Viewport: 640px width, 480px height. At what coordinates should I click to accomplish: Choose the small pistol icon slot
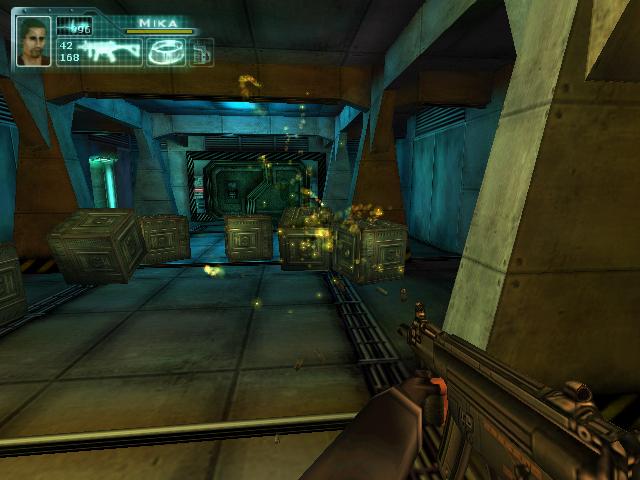click(200, 52)
